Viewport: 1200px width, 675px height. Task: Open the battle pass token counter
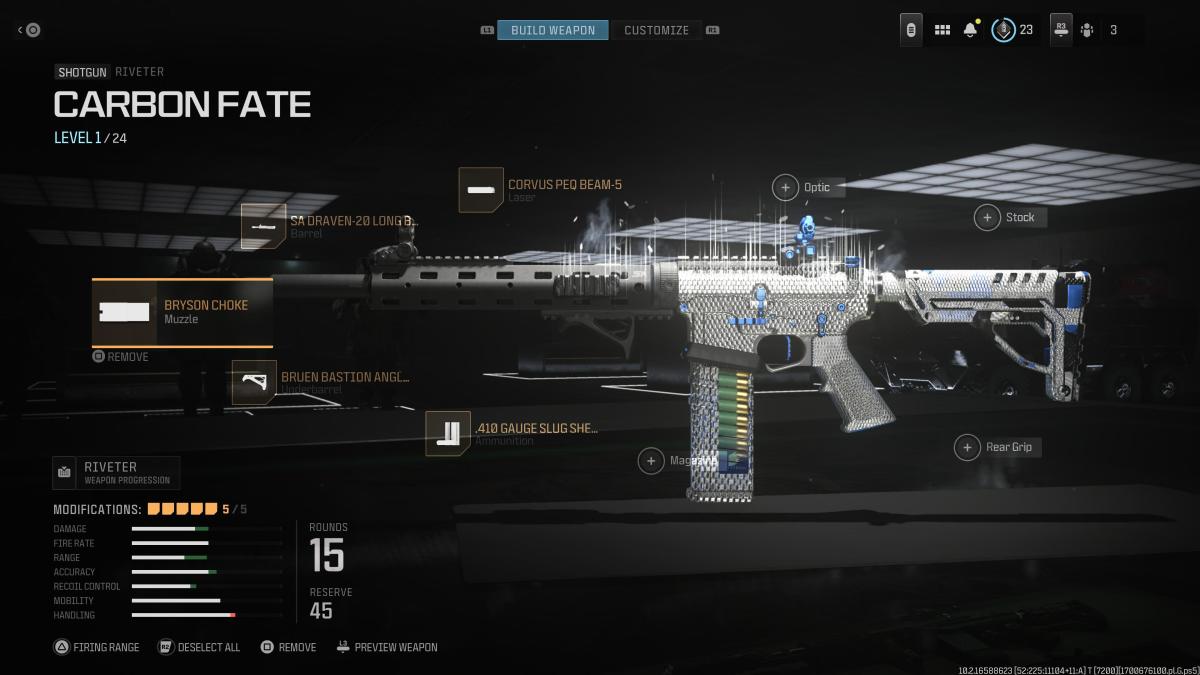[1012, 30]
